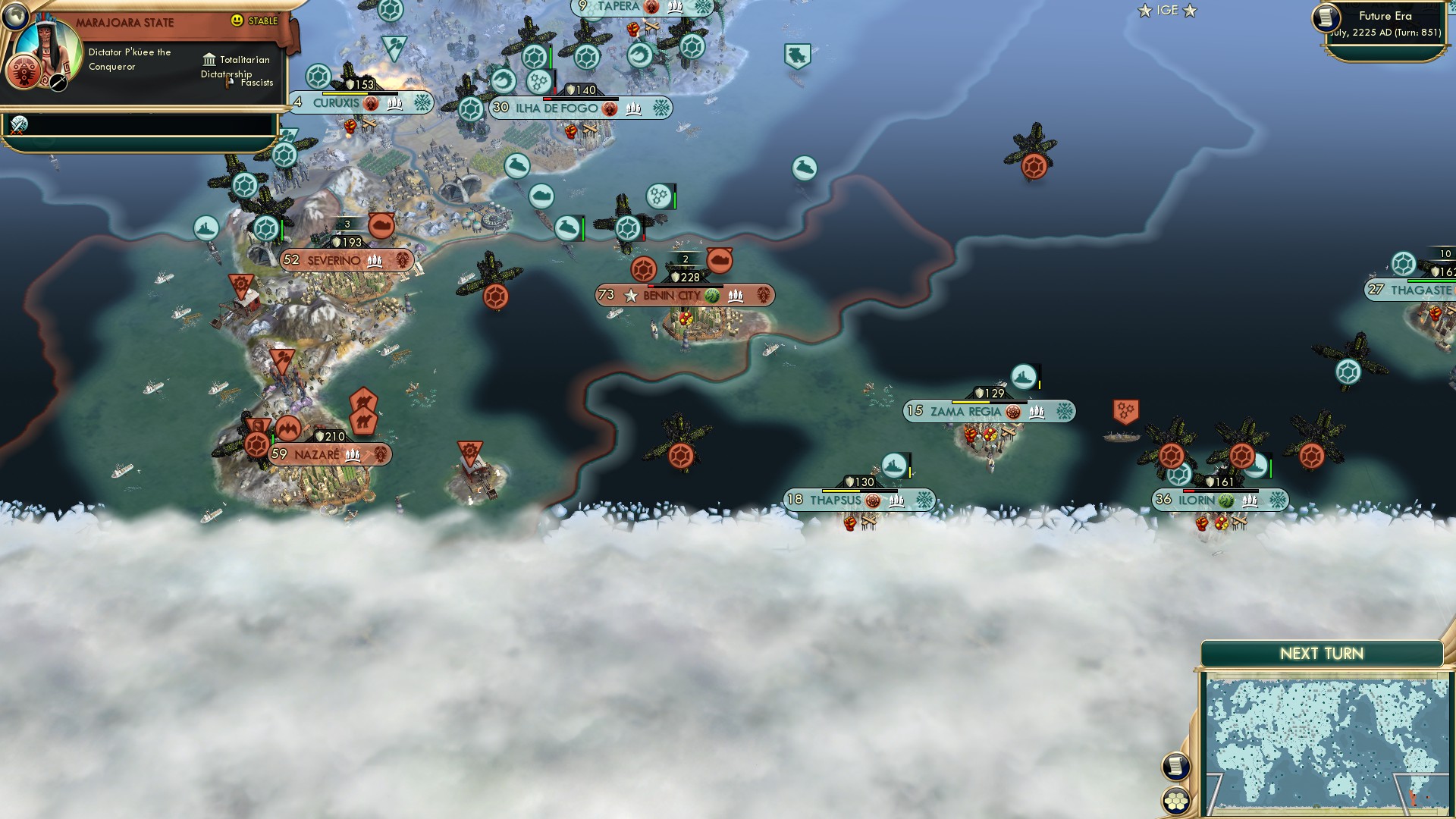Click the snowflake icon on Zama Regia's banner
The height and width of the screenshot is (819, 1456).
pyautogui.click(x=1064, y=412)
